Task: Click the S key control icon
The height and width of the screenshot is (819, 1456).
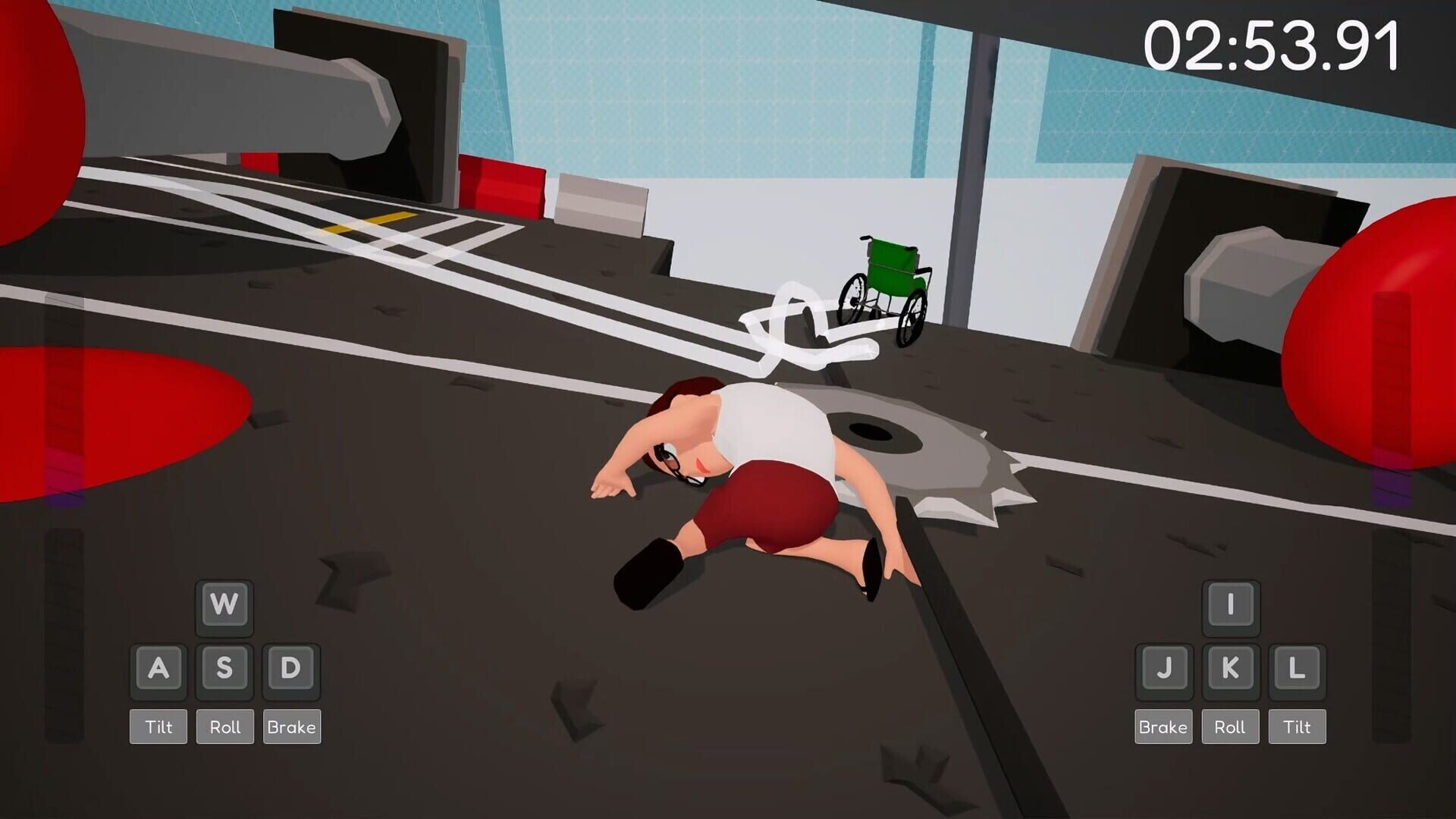Action: tap(224, 667)
